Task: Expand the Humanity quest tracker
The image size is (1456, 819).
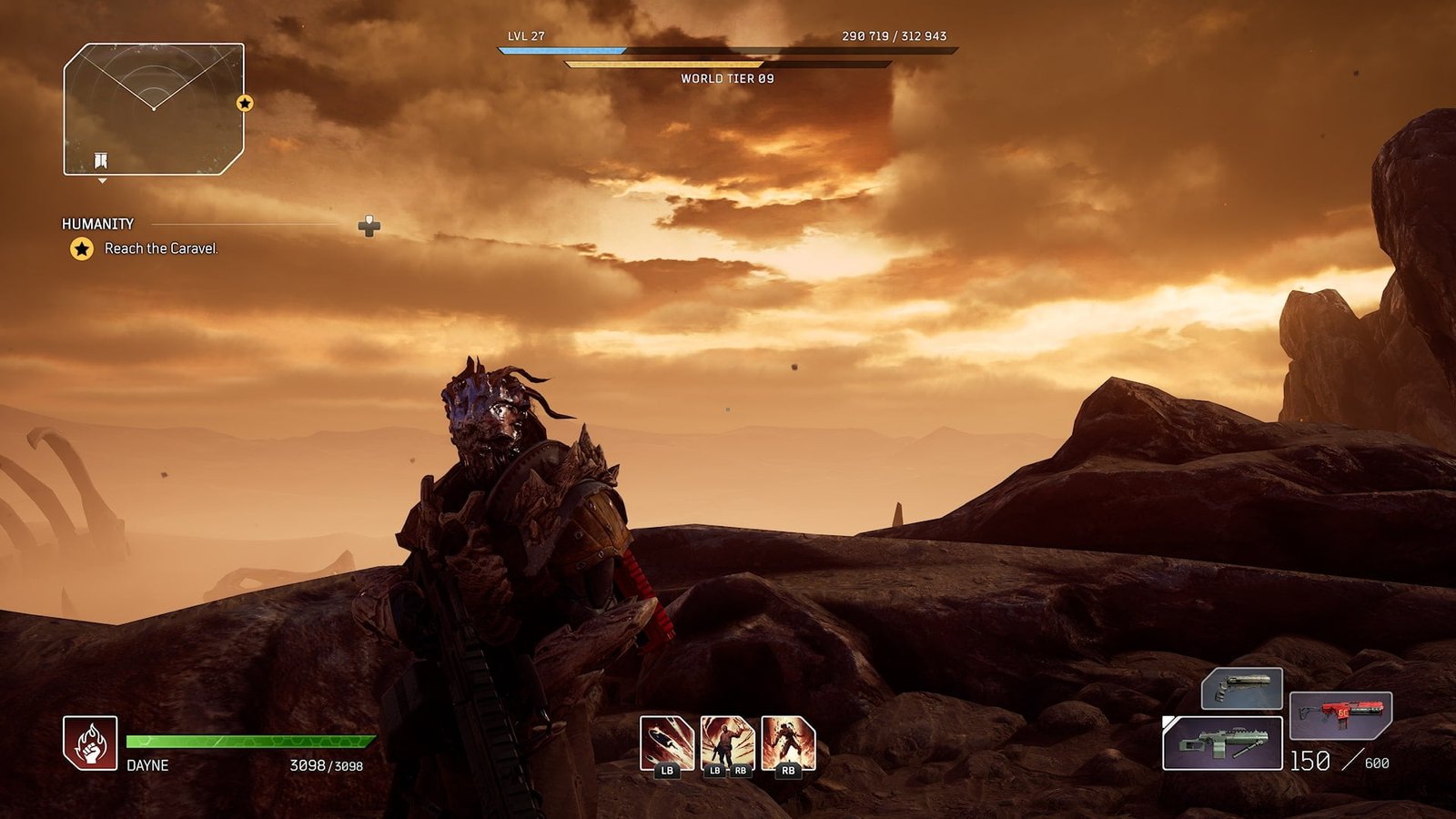Action: 369,226
